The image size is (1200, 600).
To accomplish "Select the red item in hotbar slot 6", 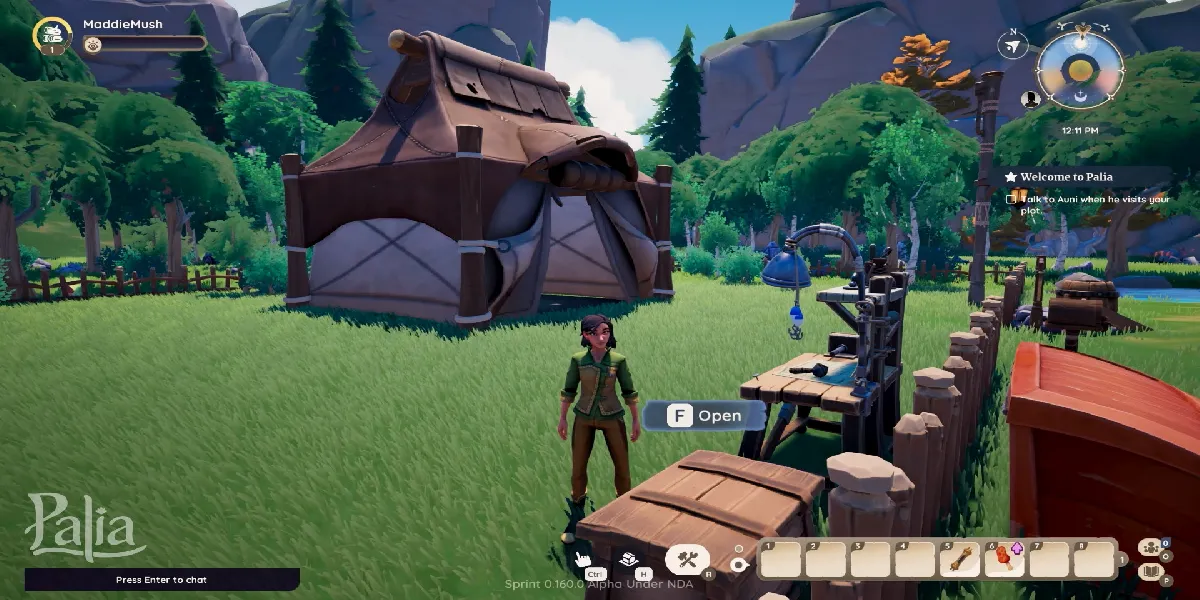I will 1003,560.
